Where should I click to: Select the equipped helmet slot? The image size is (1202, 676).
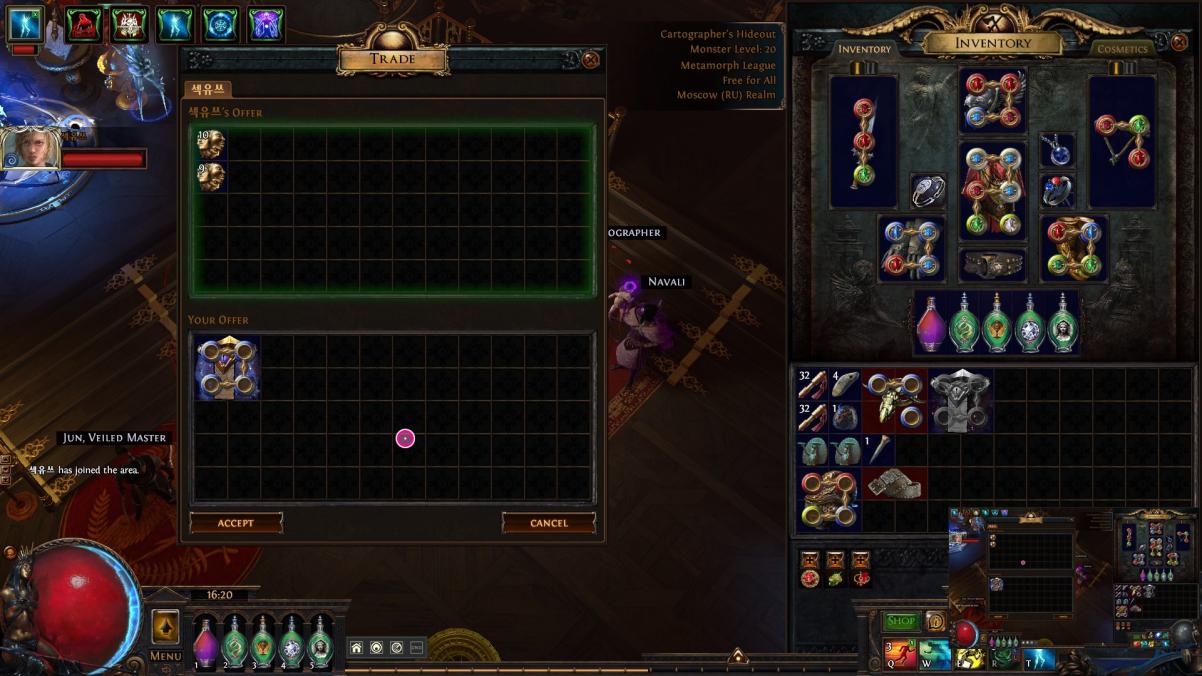pos(992,100)
